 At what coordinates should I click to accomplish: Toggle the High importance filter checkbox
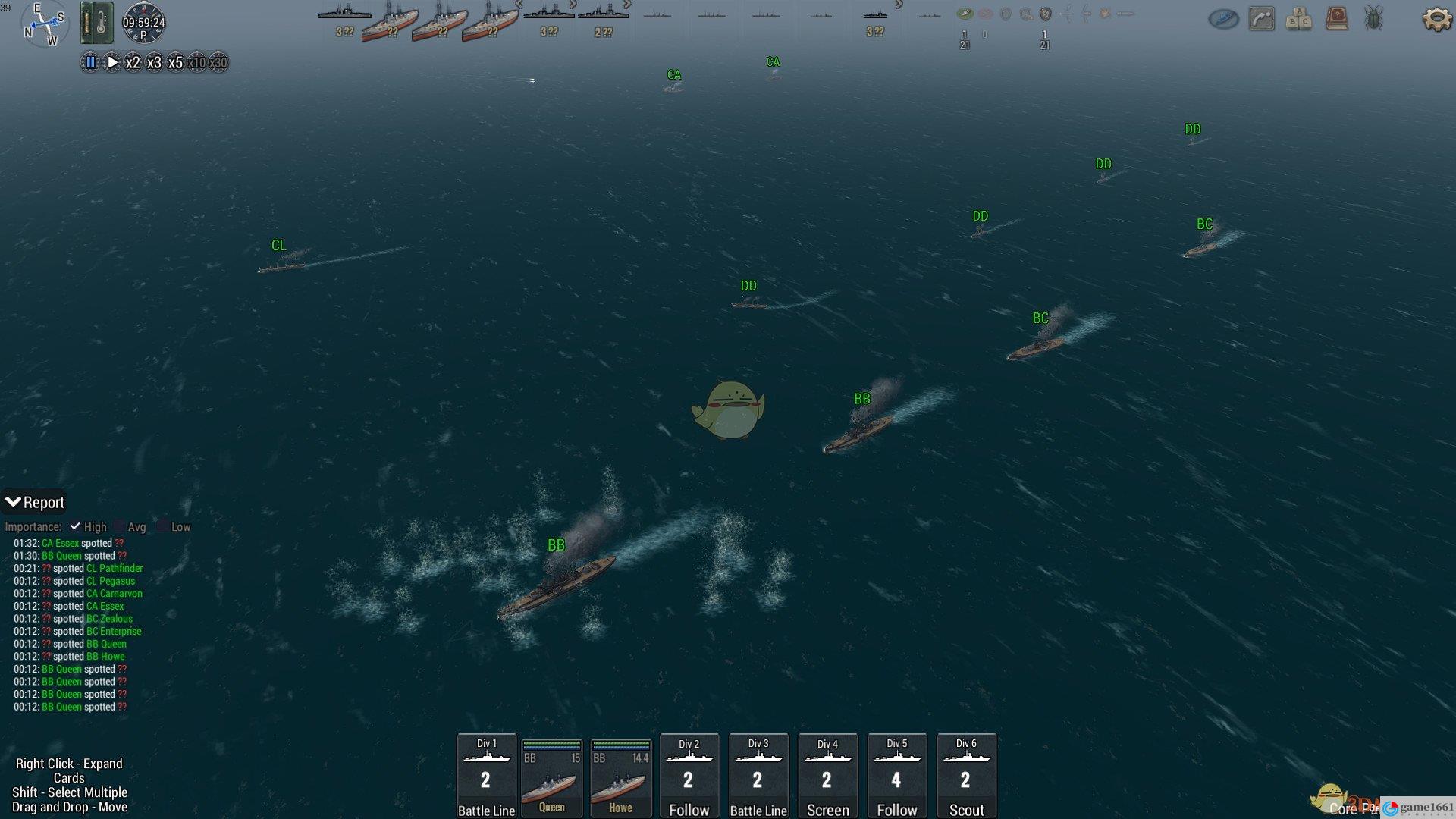click(75, 526)
